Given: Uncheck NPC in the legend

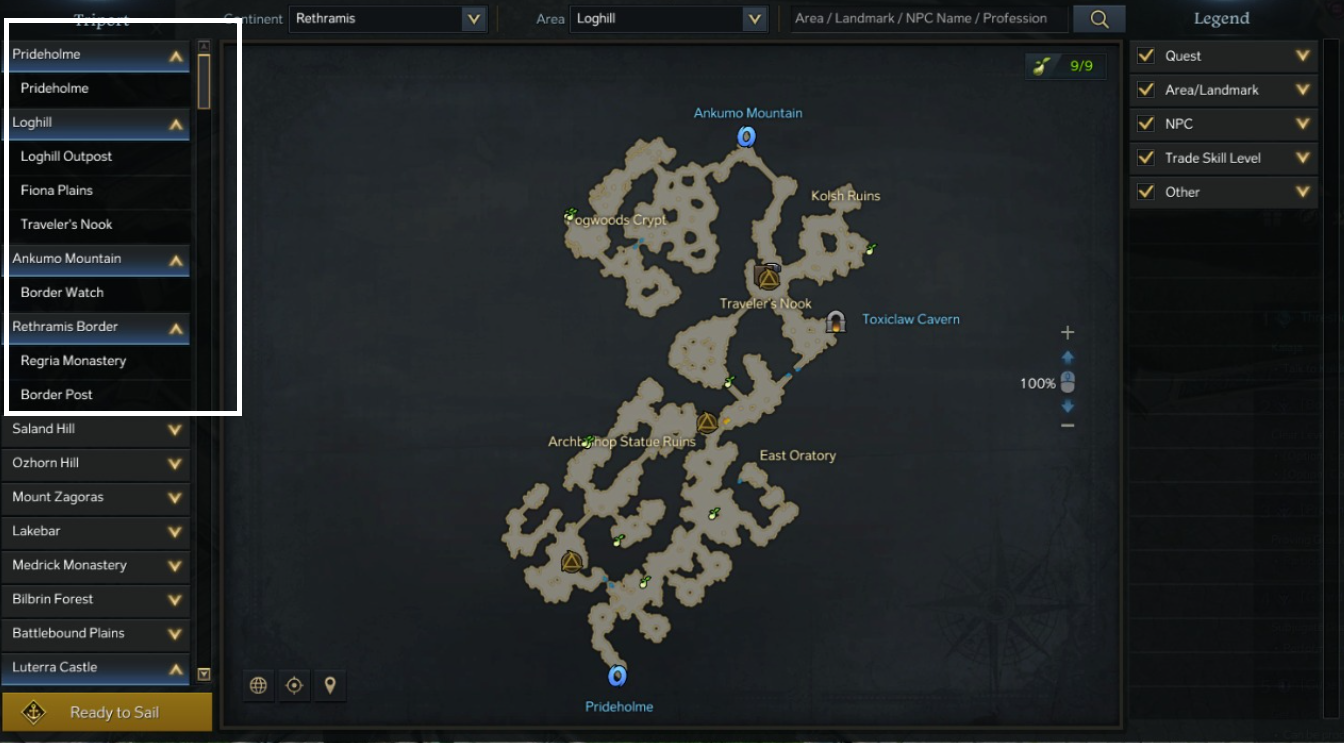Looking at the screenshot, I should pos(1146,124).
